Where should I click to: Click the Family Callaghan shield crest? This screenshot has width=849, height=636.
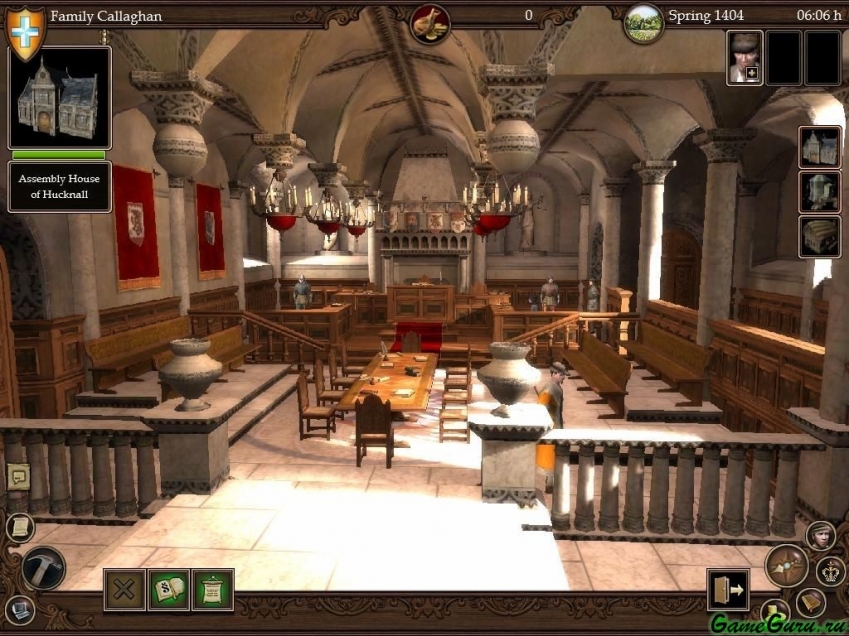pos(25,30)
